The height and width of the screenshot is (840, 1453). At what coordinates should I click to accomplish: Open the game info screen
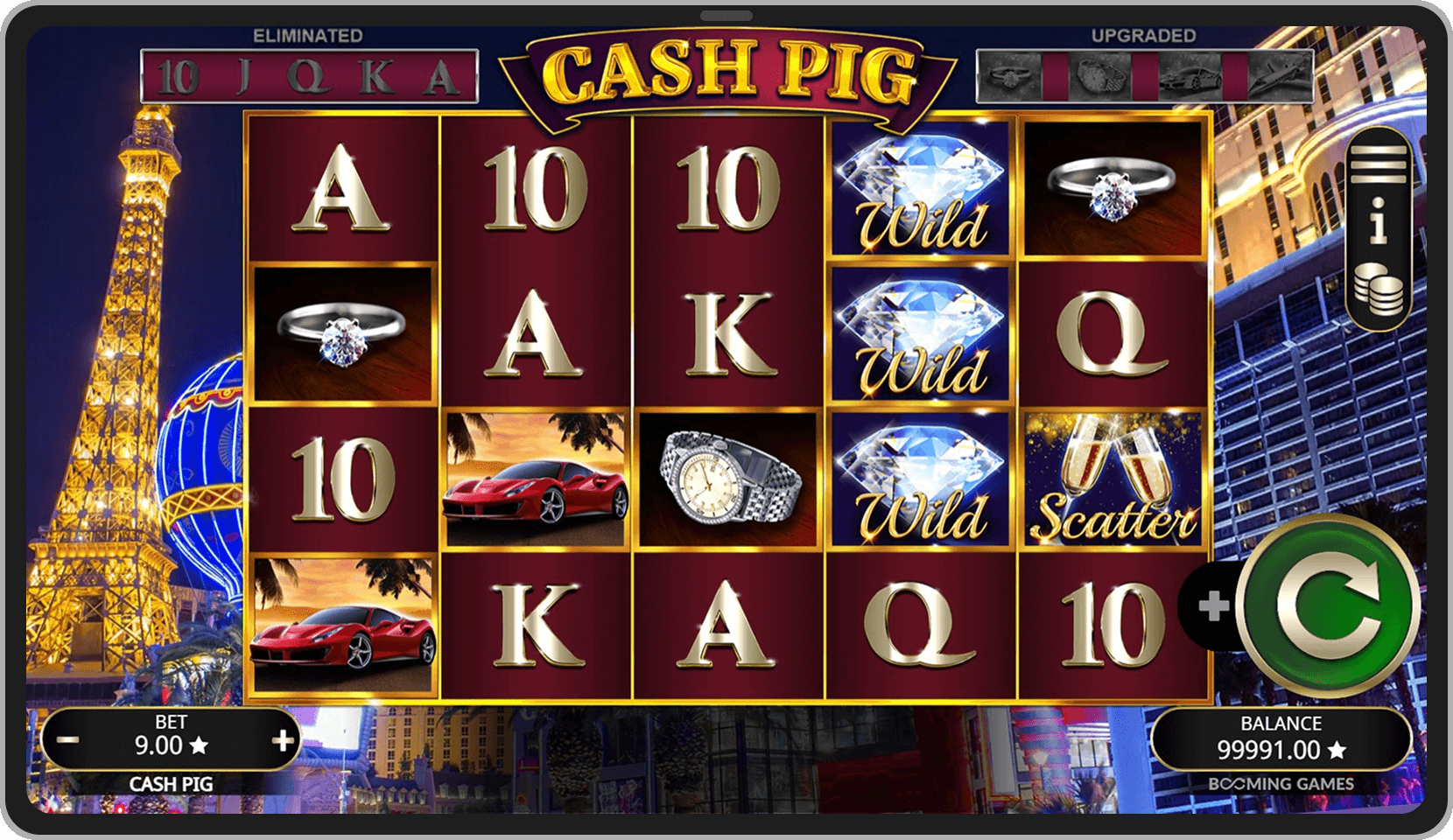pos(1379,219)
